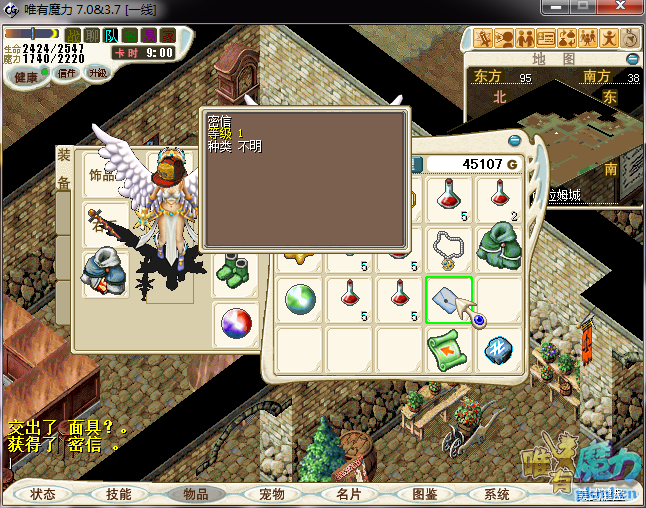The image size is (646, 508).
Task: Open the 技能 skills menu
Action: point(118,494)
